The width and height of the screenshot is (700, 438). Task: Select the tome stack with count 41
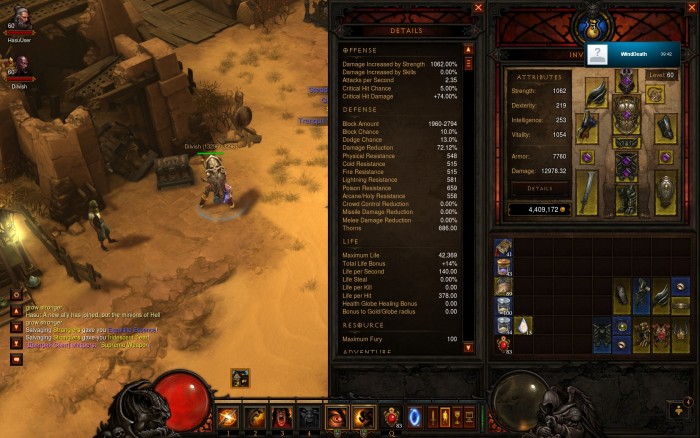[504, 247]
